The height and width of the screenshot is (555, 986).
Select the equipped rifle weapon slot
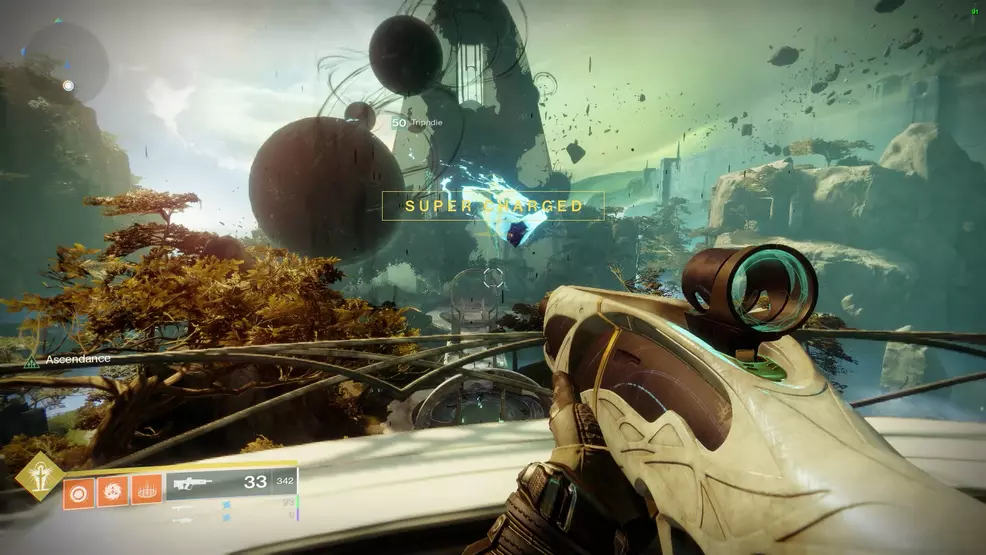coord(230,483)
